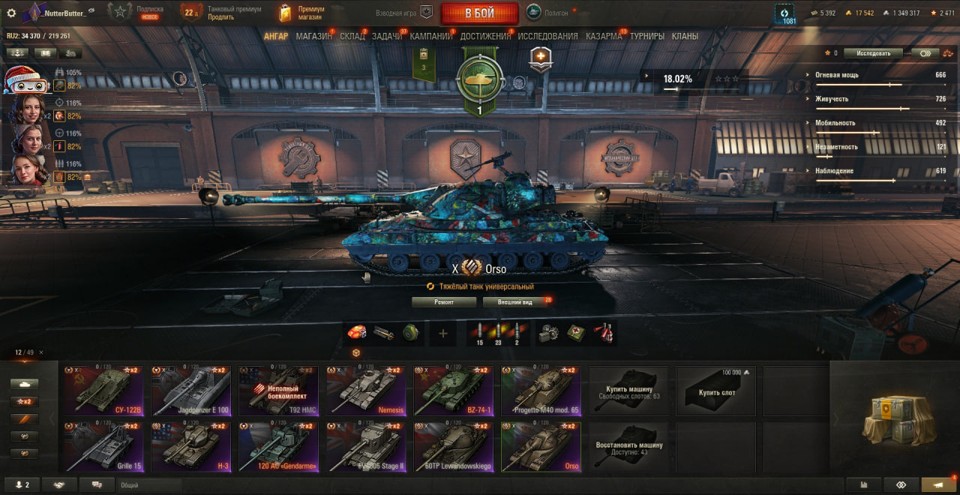The image size is (960, 495).
Task: Open the МАГАЗИН tab
Action: point(314,37)
